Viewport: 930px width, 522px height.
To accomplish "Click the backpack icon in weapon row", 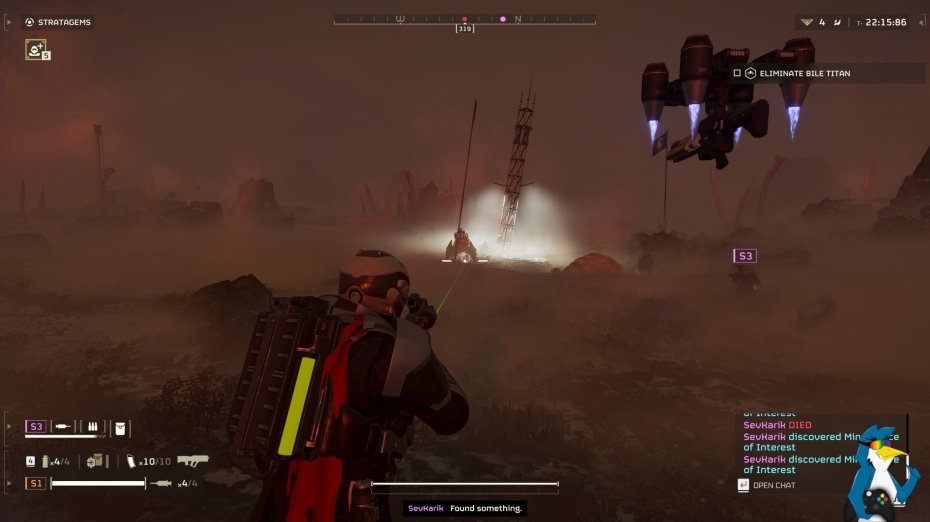I will click(x=96, y=461).
